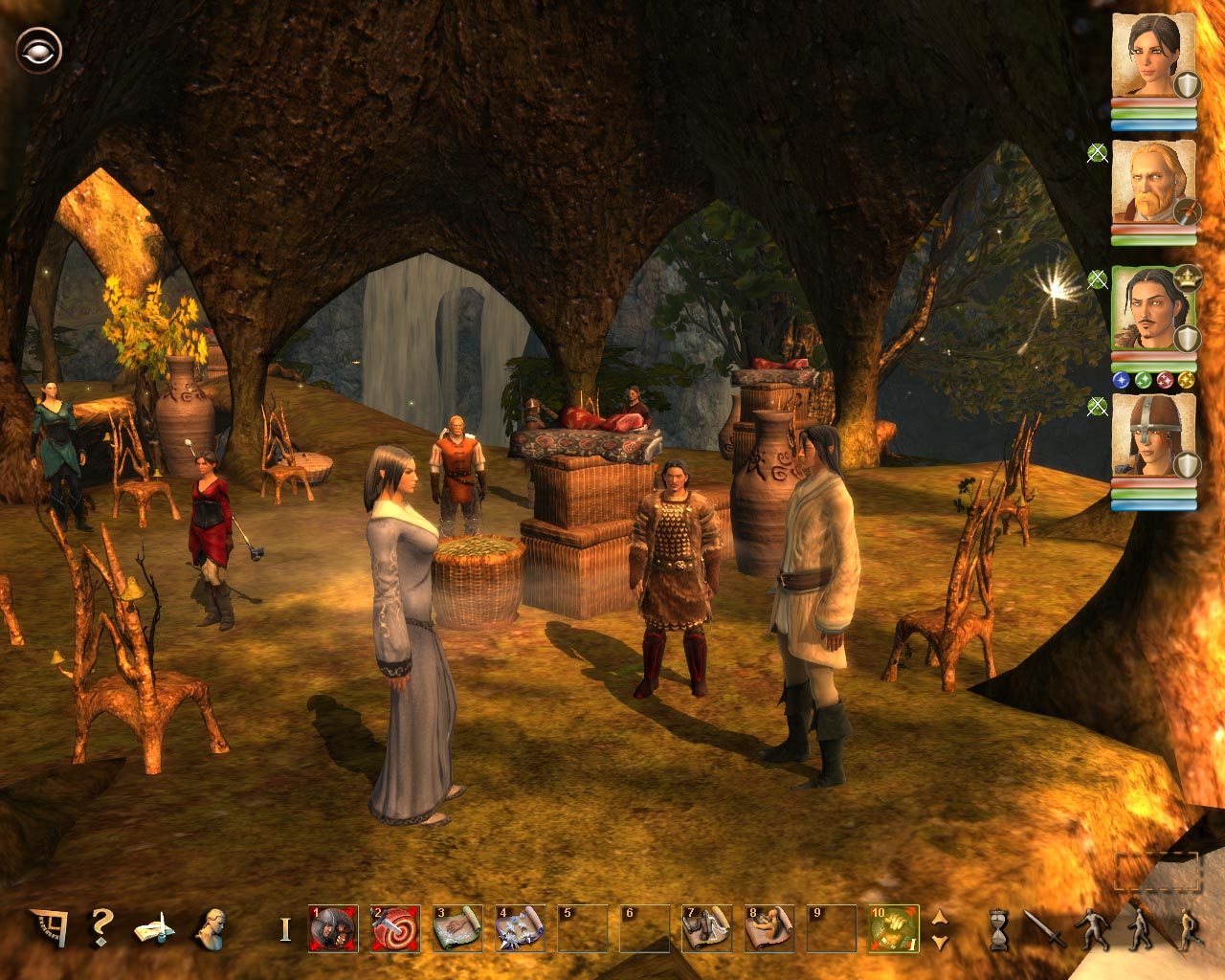1225x980 pixels.
Task: Click the eye icon in the corner
Action: pos(38,50)
